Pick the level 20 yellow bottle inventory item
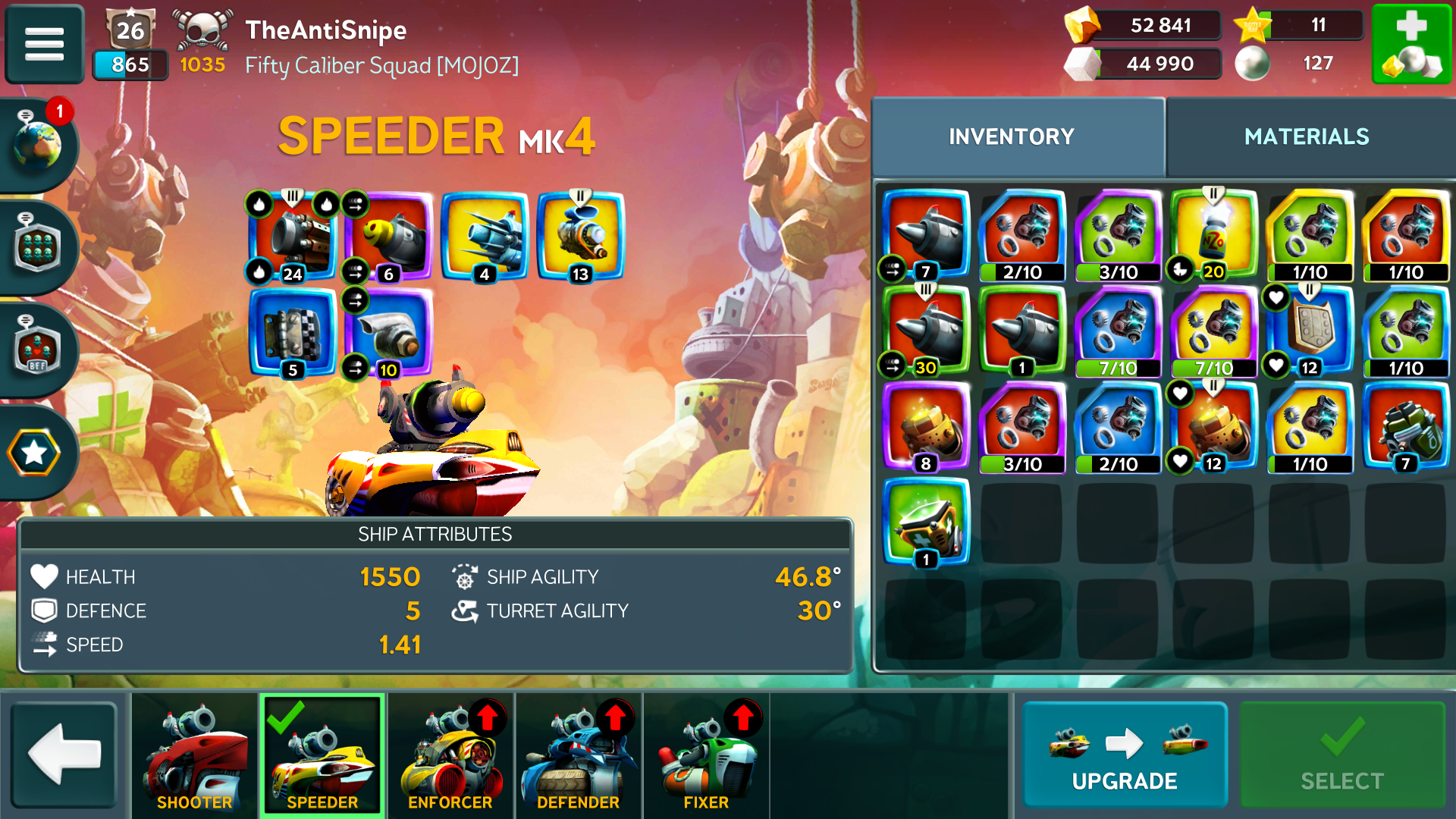The width and height of the screenshot is (1456, 819). 1213,235
